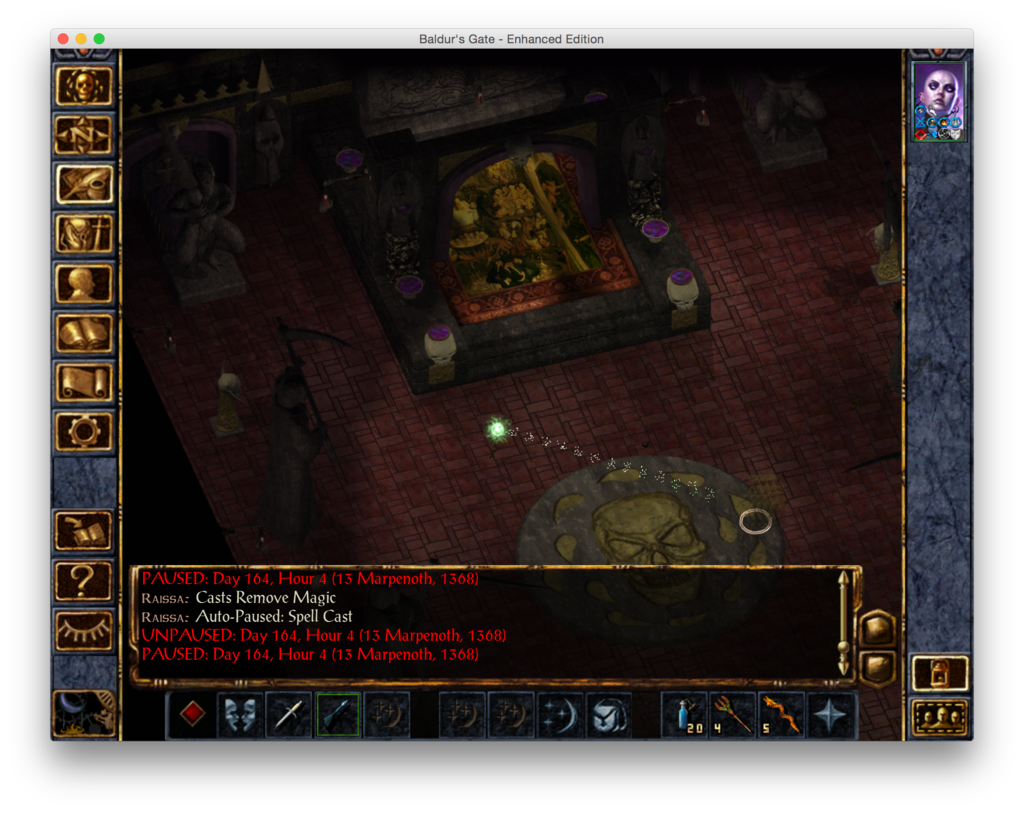Return to game via the skull button
The width and height of the screenshot is (1024, 813).
click(x=83, y=86)
